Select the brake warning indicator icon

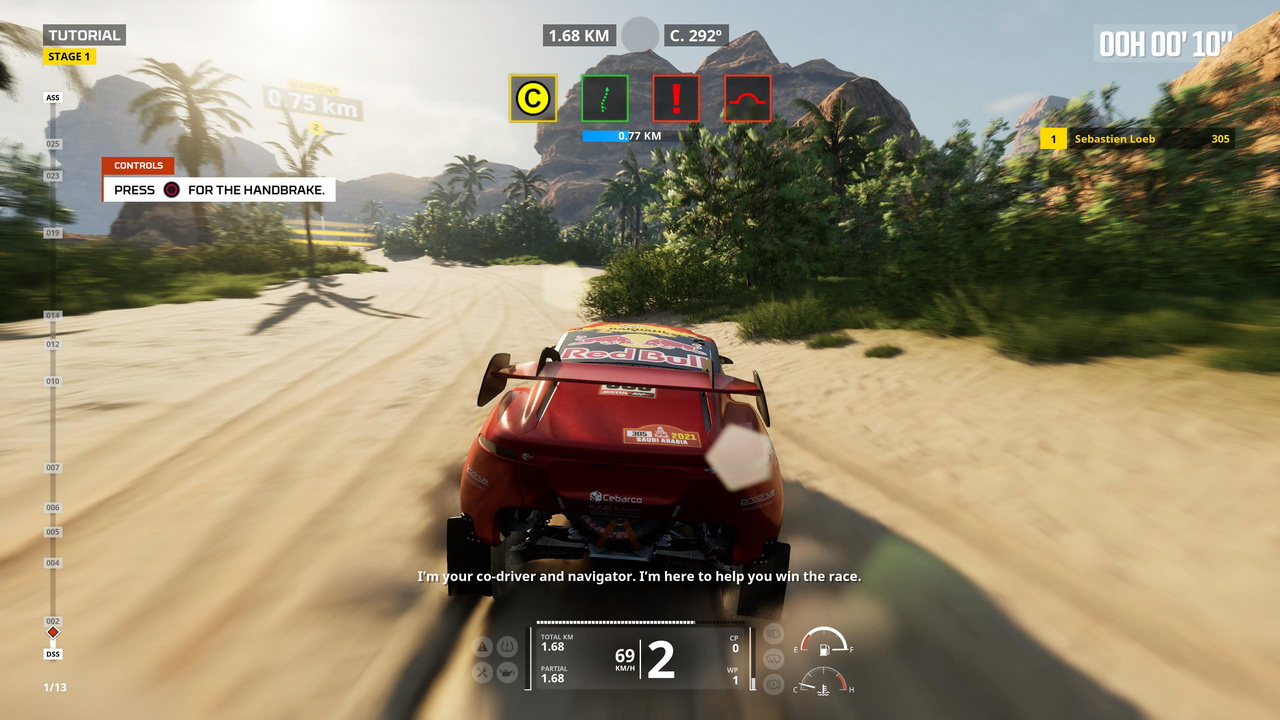click(x=773, y=685)
